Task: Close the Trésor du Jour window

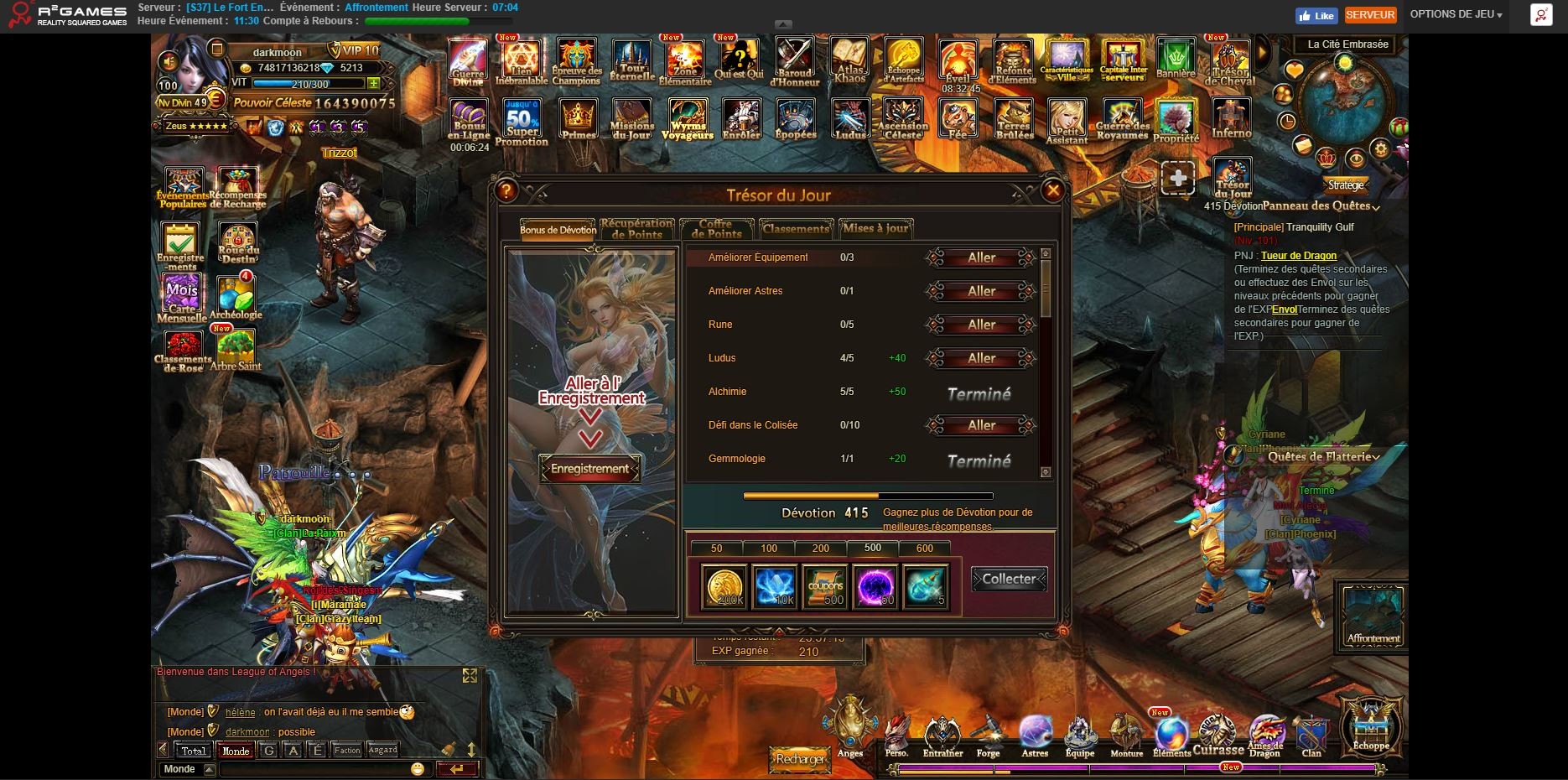Action: pyautogui.click(x=1053, y=191)
